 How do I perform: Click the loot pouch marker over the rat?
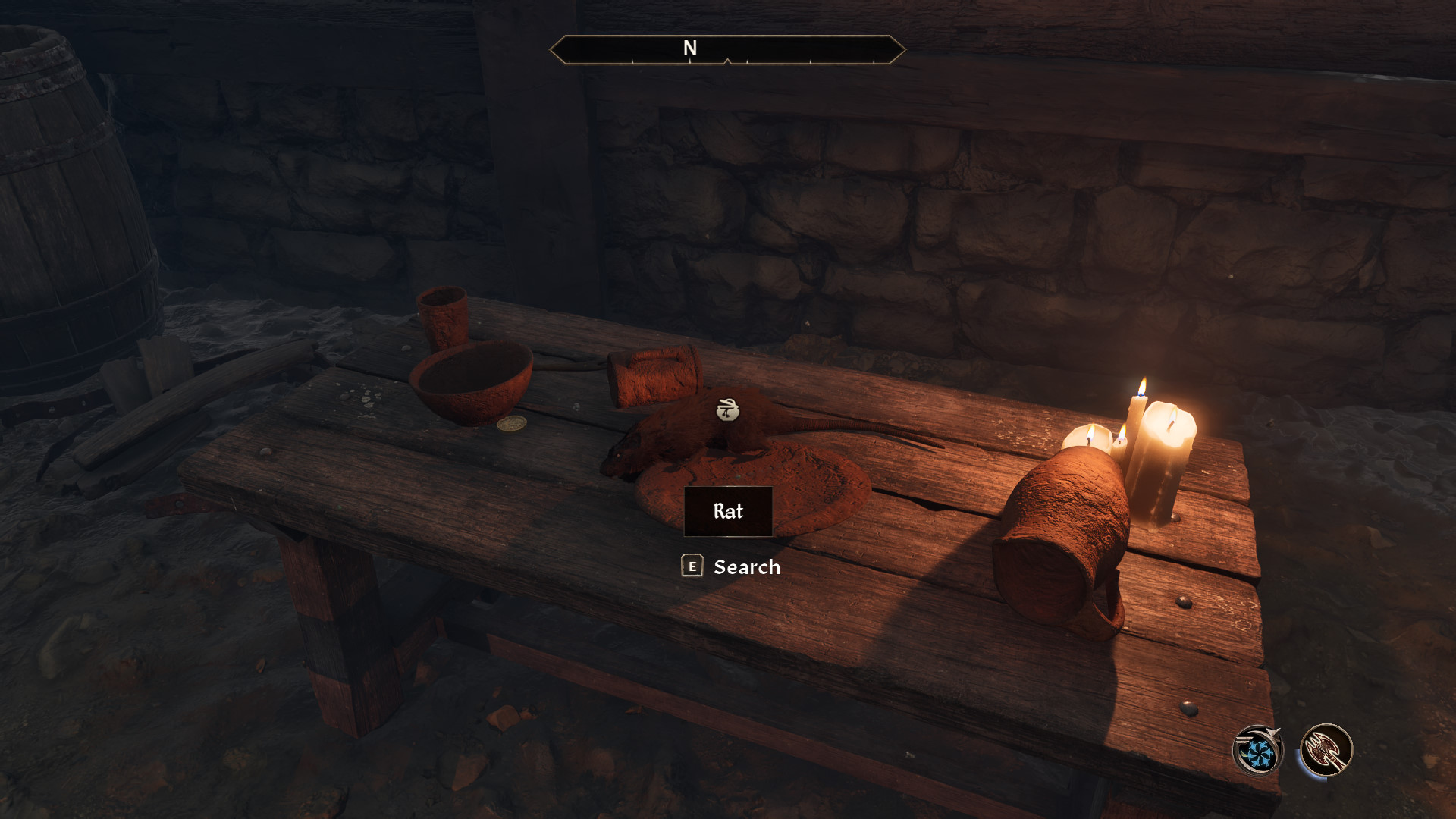(728, 410)
